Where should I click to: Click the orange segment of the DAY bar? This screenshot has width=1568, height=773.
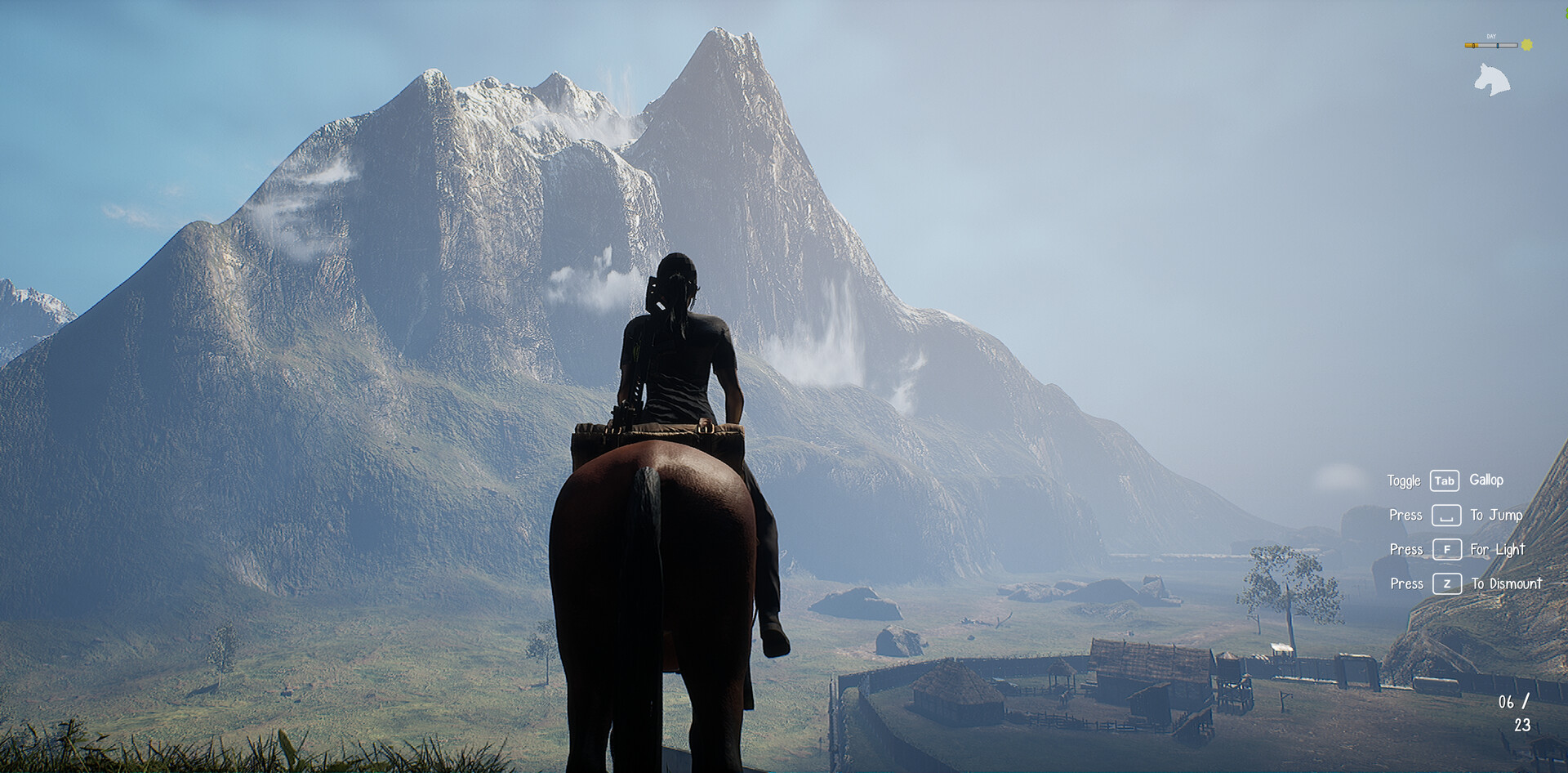coord(1471,45)
